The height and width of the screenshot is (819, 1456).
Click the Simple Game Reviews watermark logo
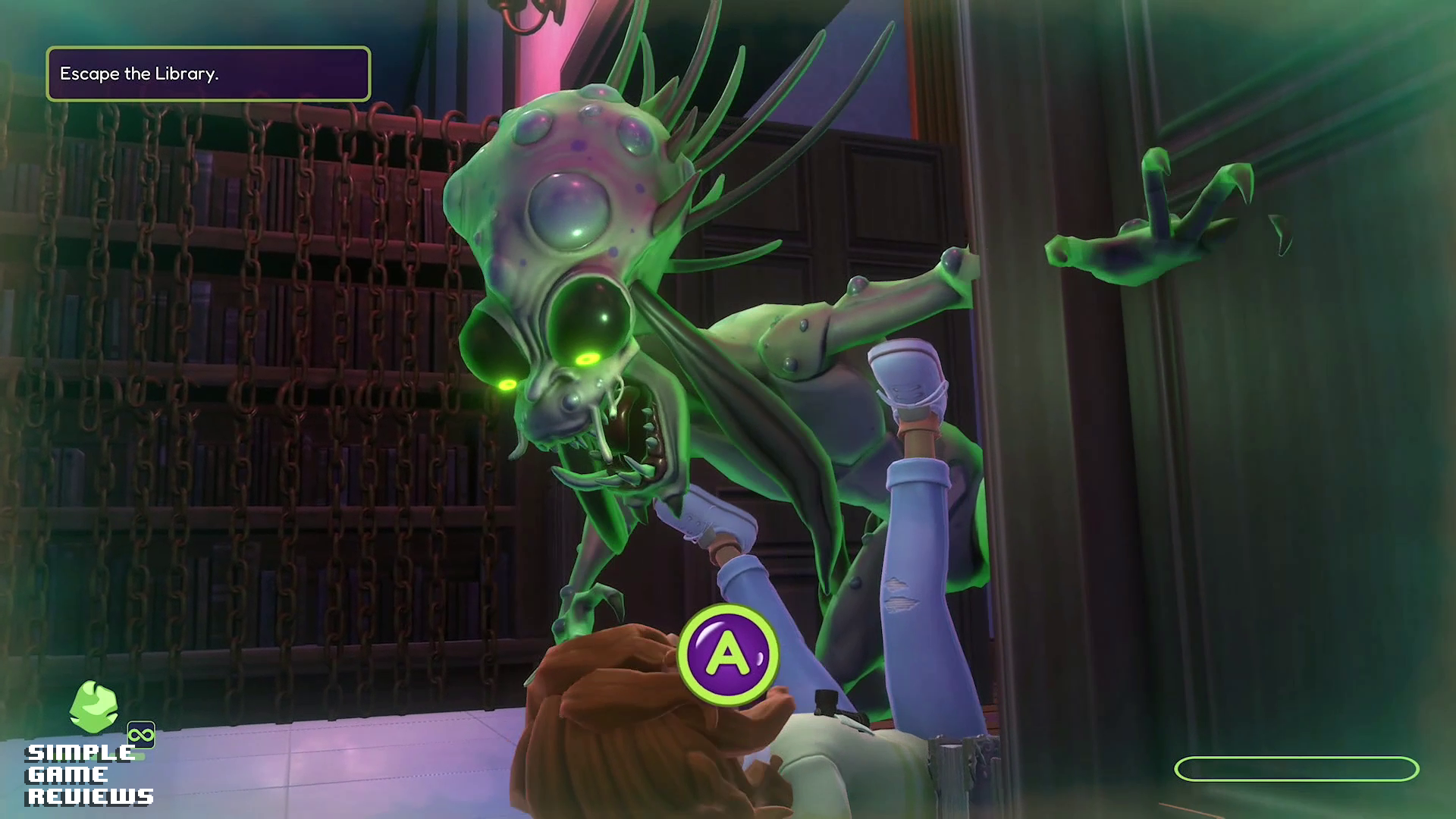(x=89, y=774)
